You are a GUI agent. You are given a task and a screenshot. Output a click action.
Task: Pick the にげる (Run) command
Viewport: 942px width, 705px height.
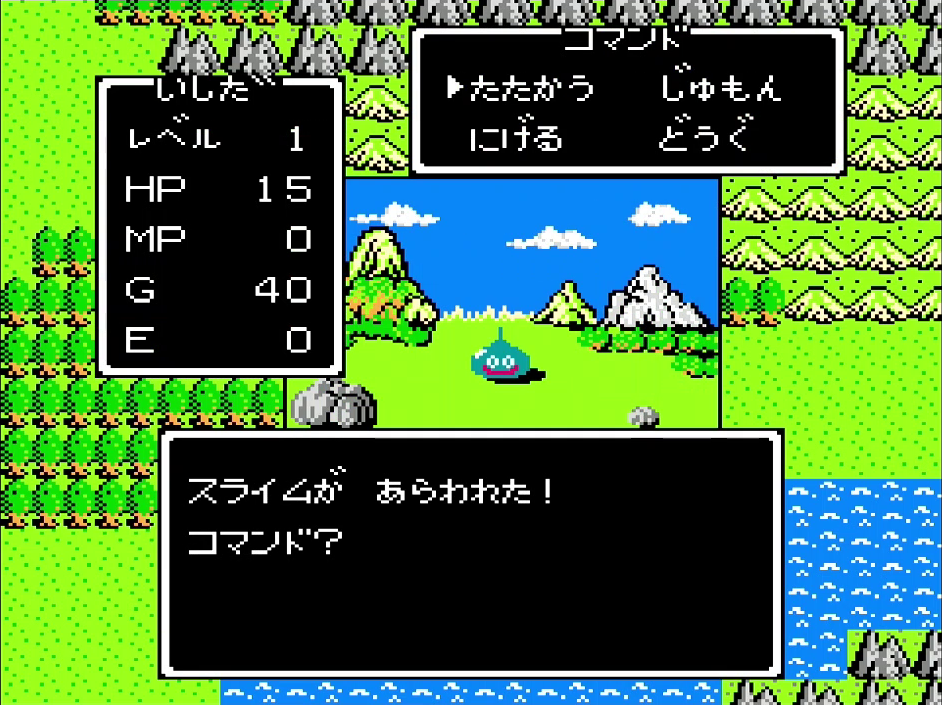[517, 138]
